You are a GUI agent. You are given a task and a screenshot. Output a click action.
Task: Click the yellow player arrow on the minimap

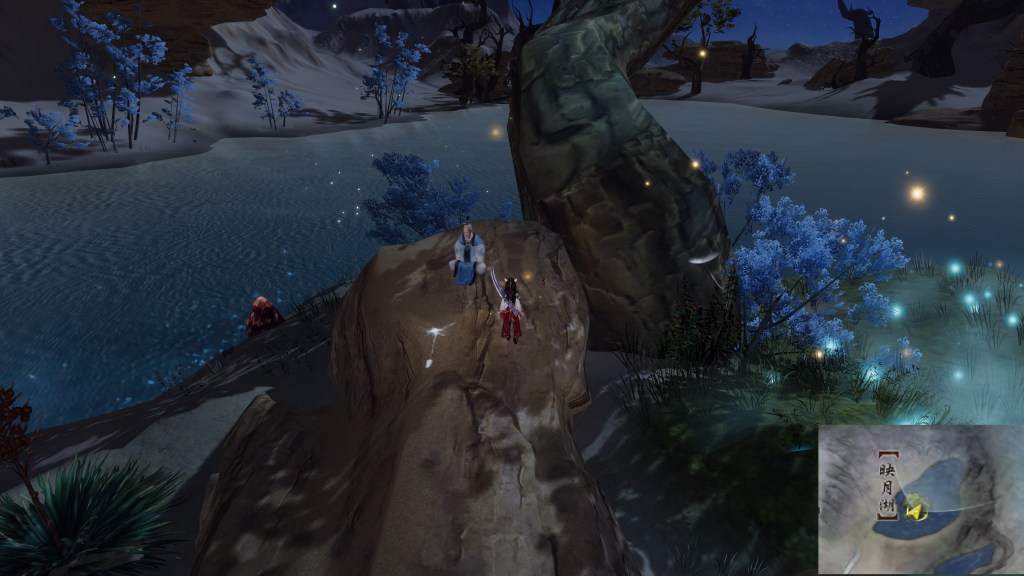[914, 510]
